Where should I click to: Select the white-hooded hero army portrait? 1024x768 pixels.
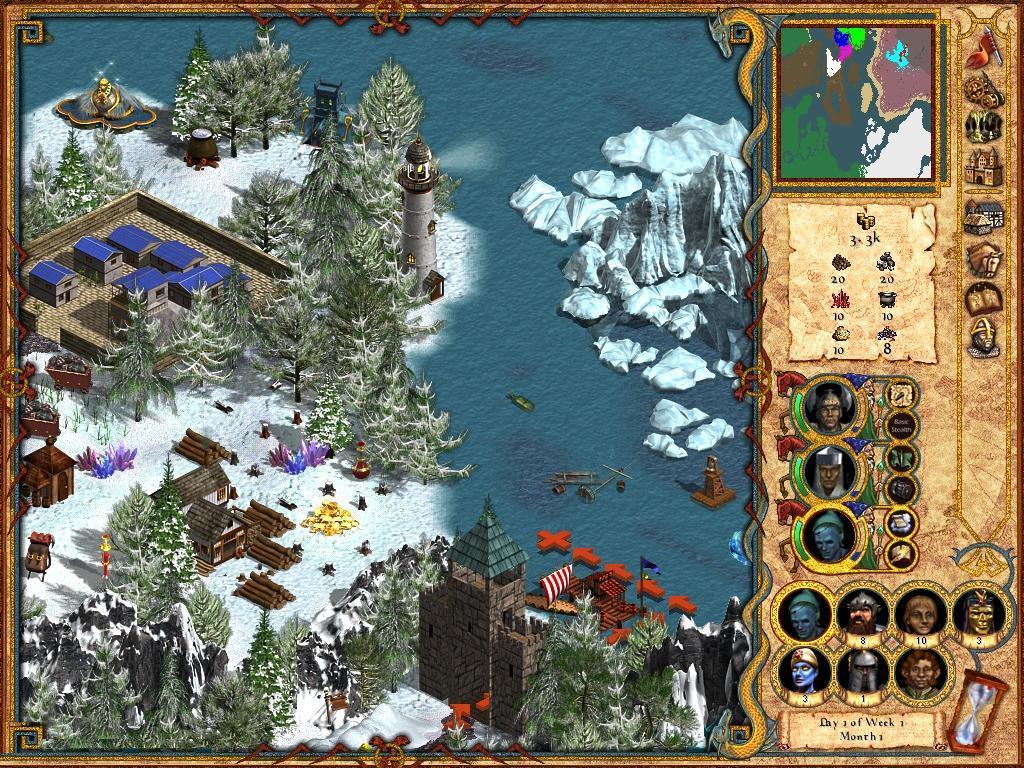pyautogui.click(x=827, y=470)
